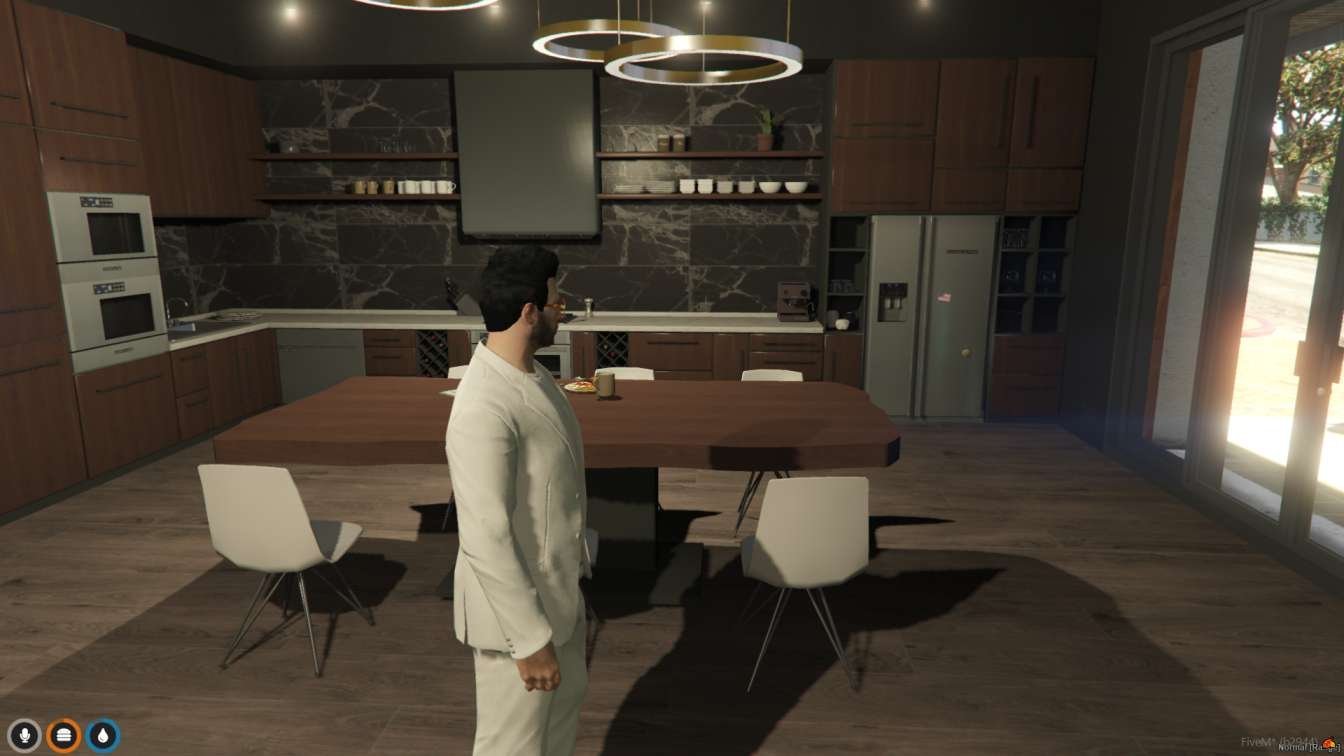
Task: Select the orange burger hunger icon
Action: click(64, 736)
